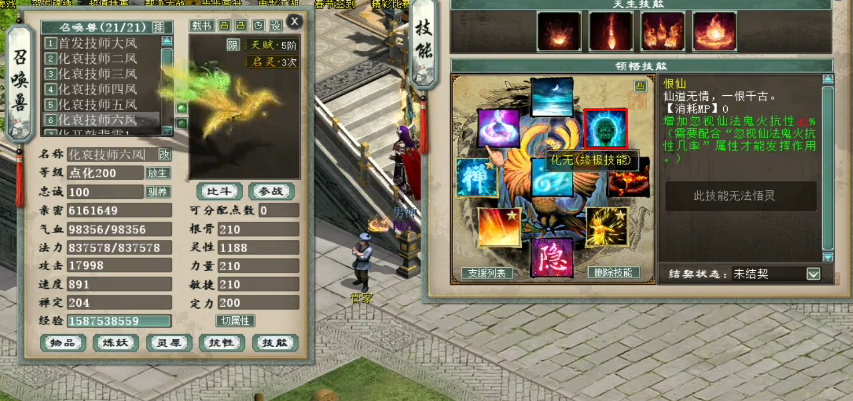Screen dimensions: 853x401
Task: Open the 支援列表 support list
Action: tap(486, 273)
